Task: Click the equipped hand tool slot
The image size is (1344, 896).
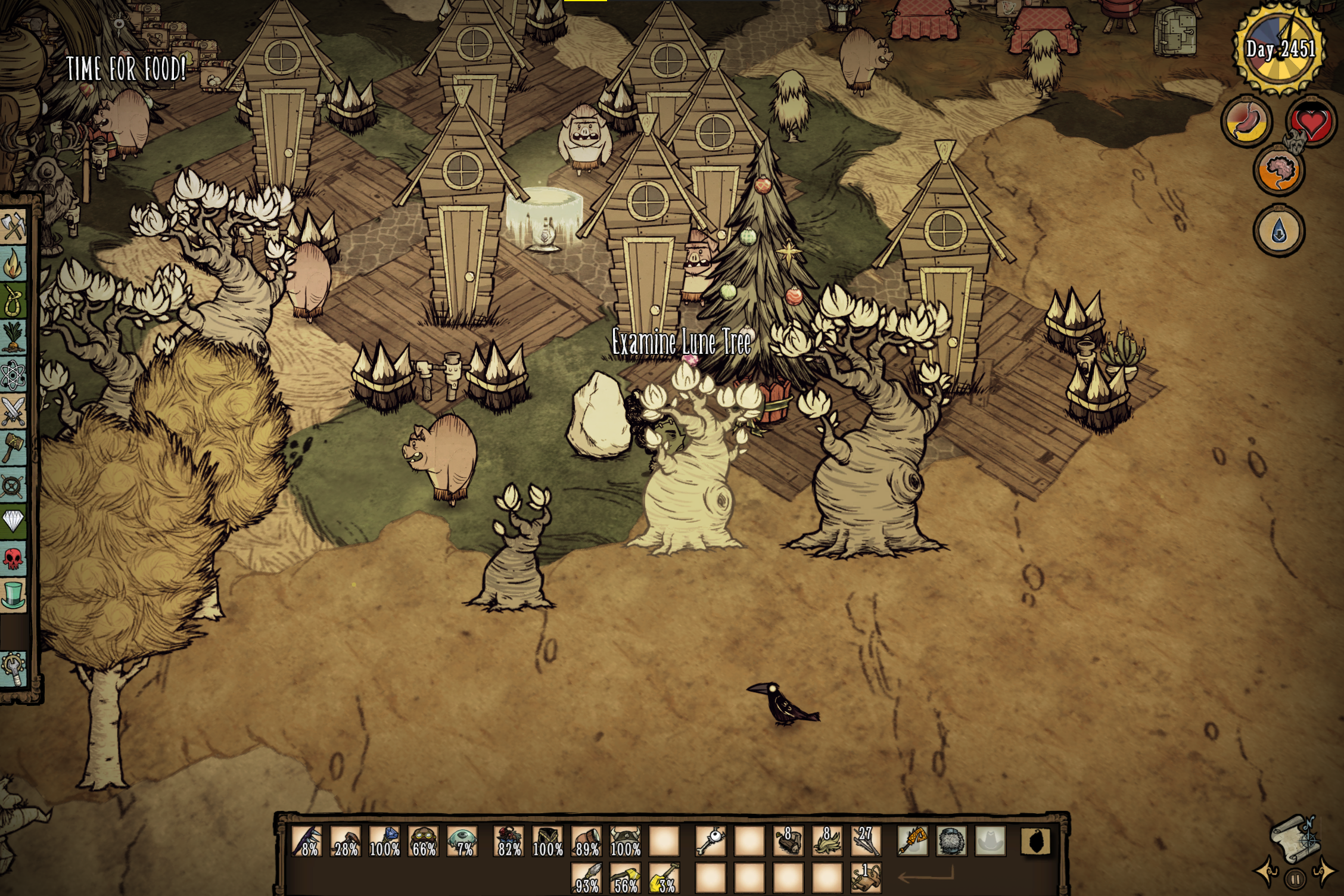Action: click(912, 841)
